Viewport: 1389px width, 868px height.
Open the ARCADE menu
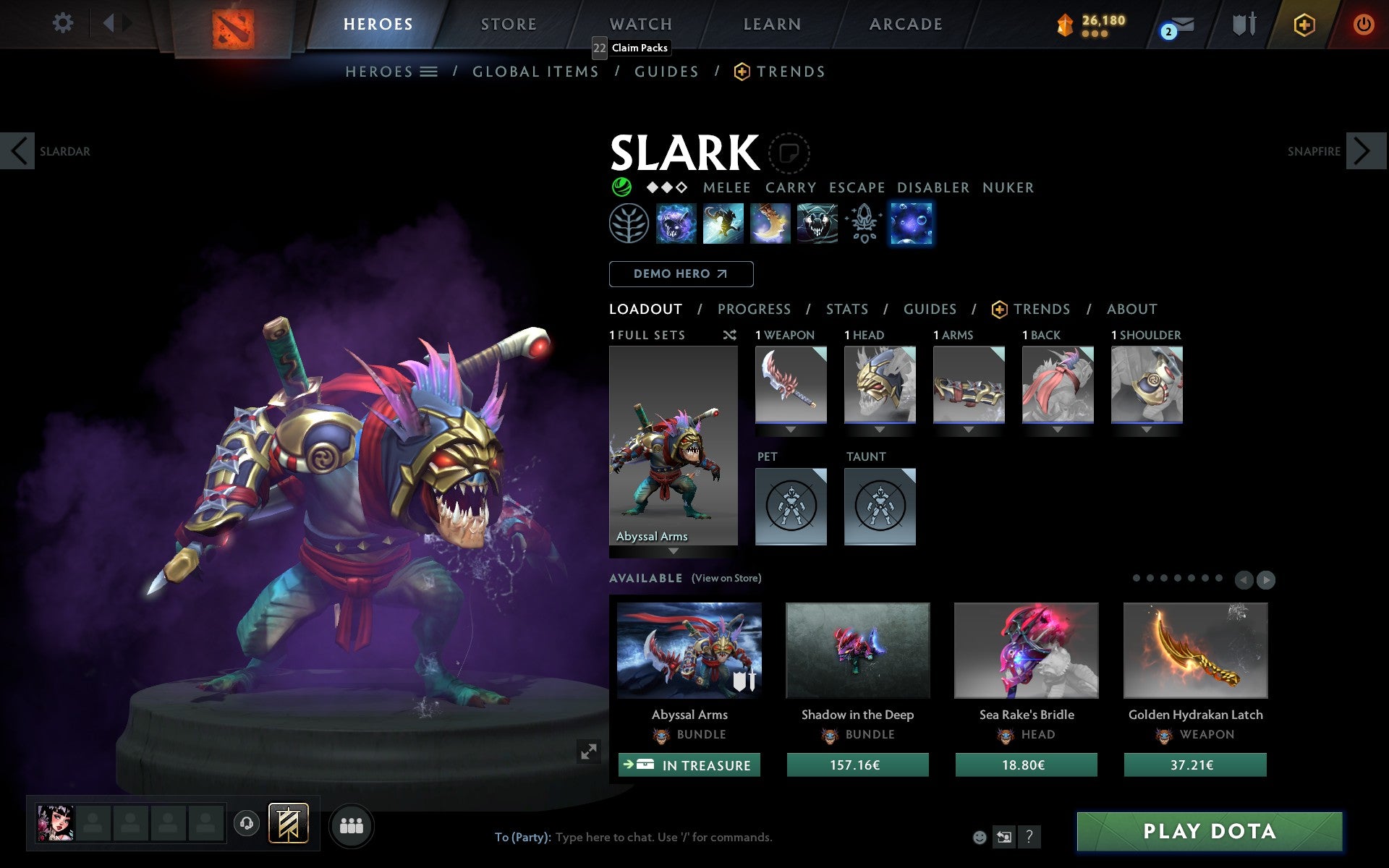(x=905, y=23)
